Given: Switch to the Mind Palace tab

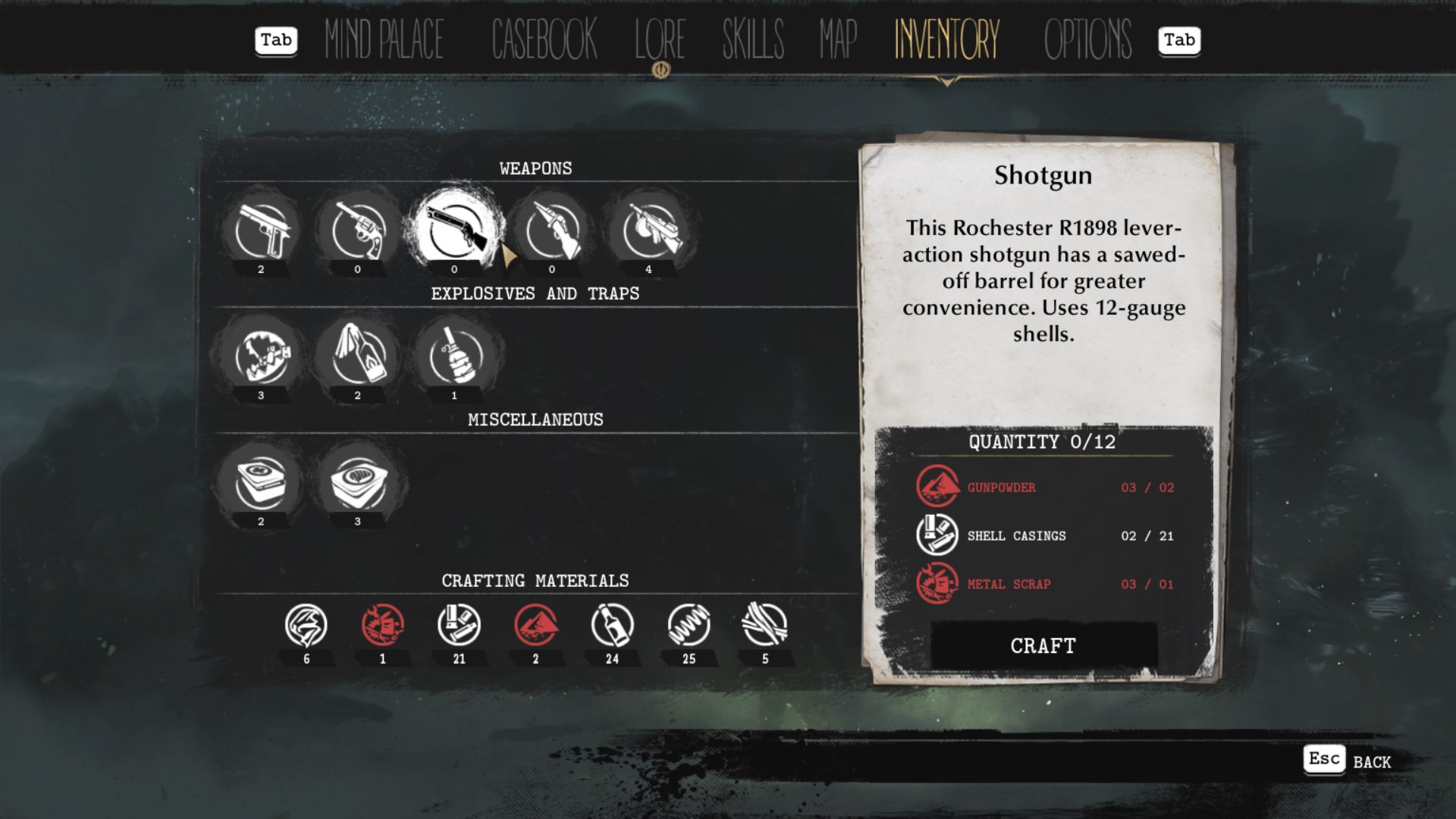Looking at the screenshot, I should (384, 39).
